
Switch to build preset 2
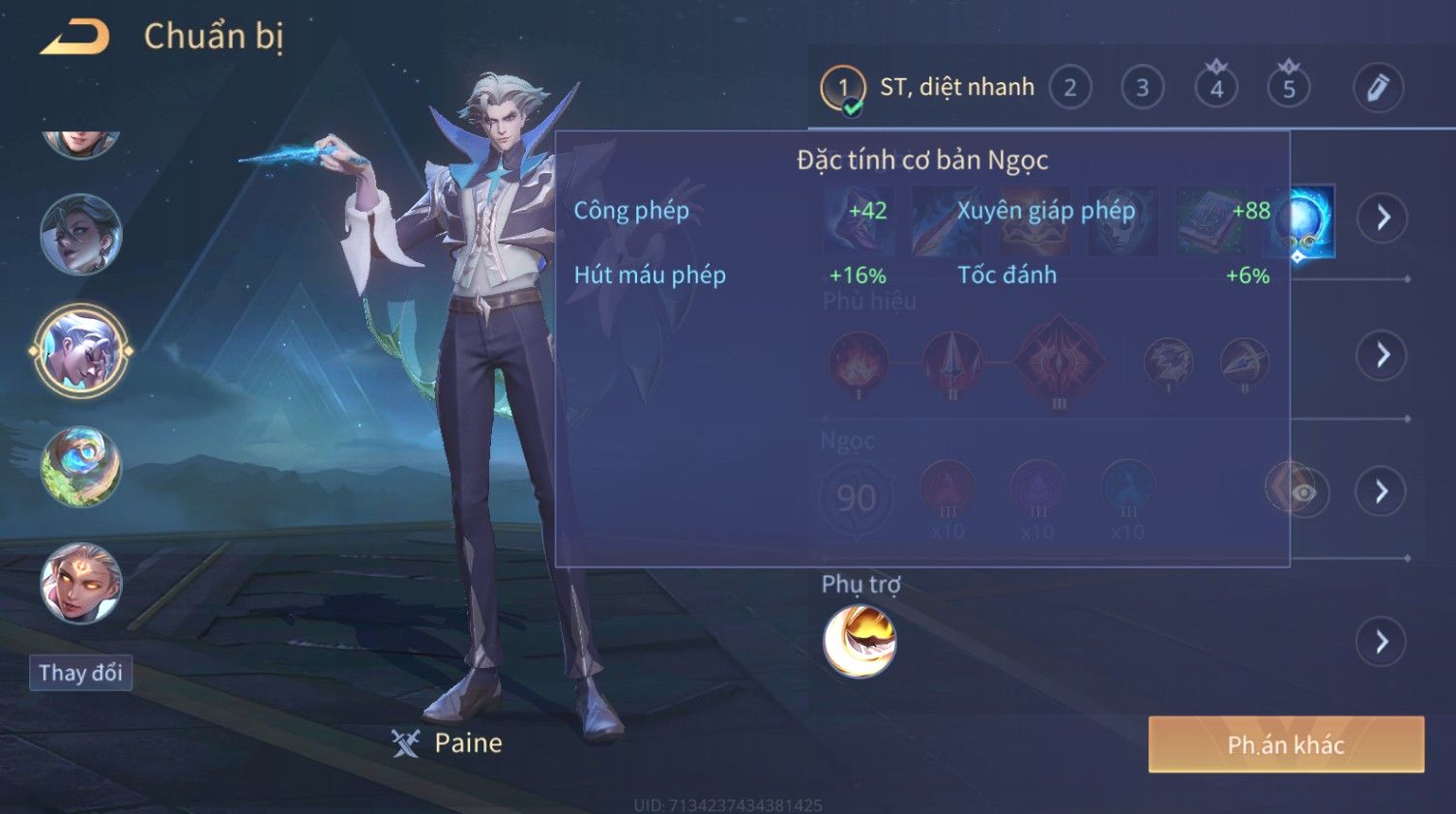coord(1069,88)
